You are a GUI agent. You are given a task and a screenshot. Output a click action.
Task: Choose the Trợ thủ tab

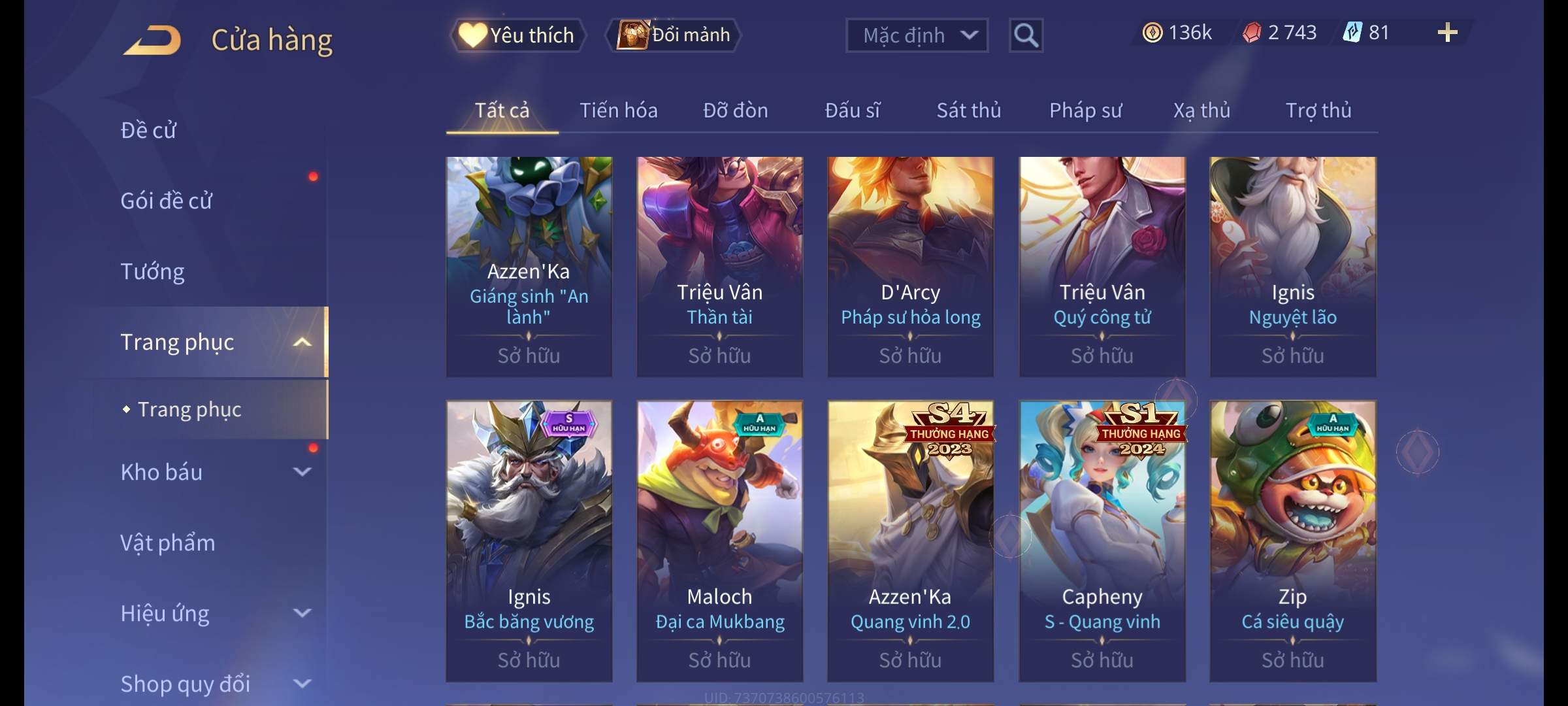(1318, 110)
